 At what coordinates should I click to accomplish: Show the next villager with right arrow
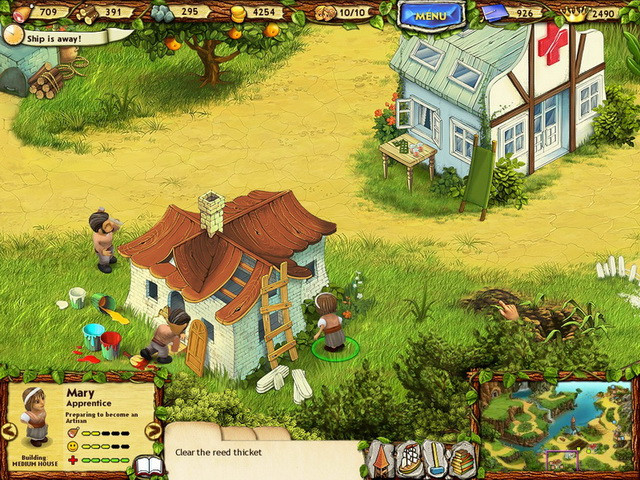tap(153, 431)
